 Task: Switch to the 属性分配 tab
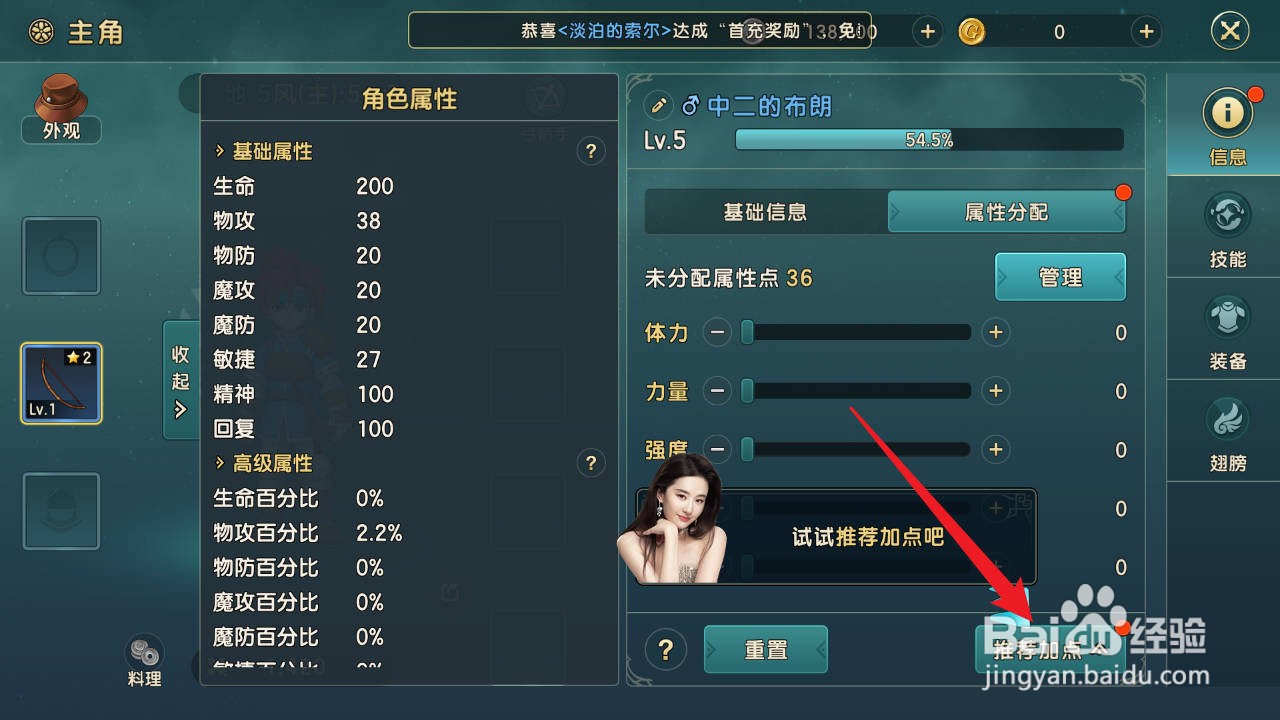pyautogui.click(x=1006, y=211)
